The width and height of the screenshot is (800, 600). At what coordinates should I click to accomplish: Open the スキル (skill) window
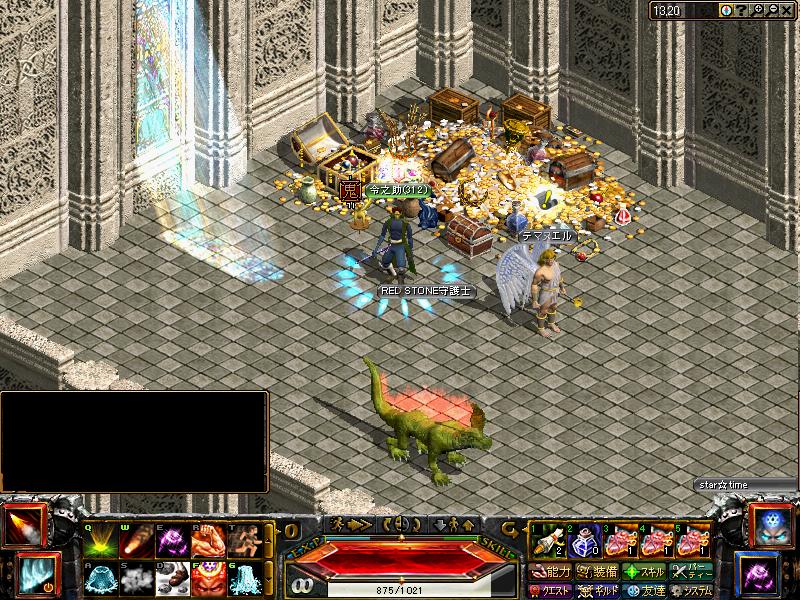pyautogui.click(x=644, y=572)
